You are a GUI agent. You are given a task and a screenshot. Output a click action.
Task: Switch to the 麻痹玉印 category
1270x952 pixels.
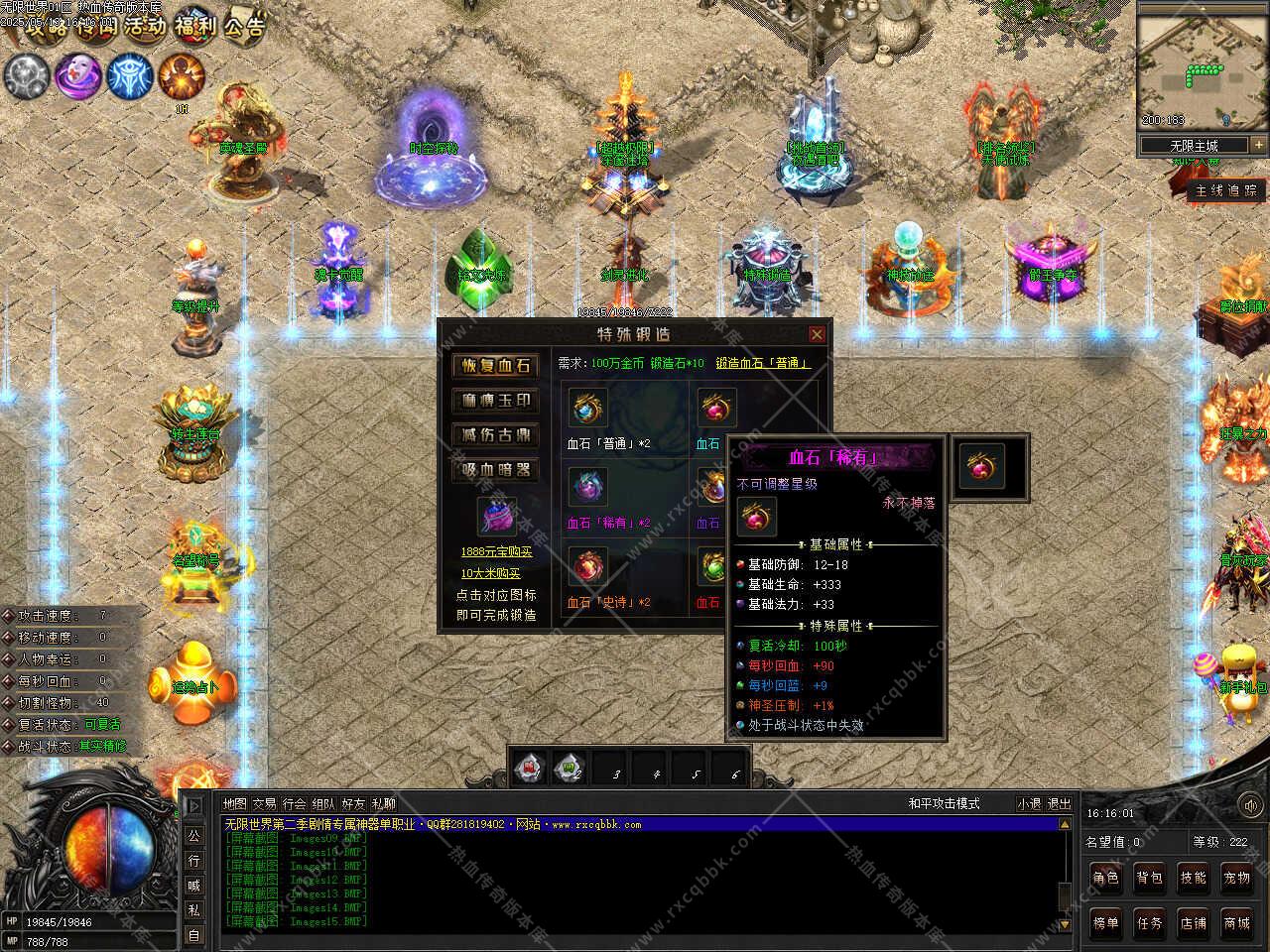[x=496, y=400]
